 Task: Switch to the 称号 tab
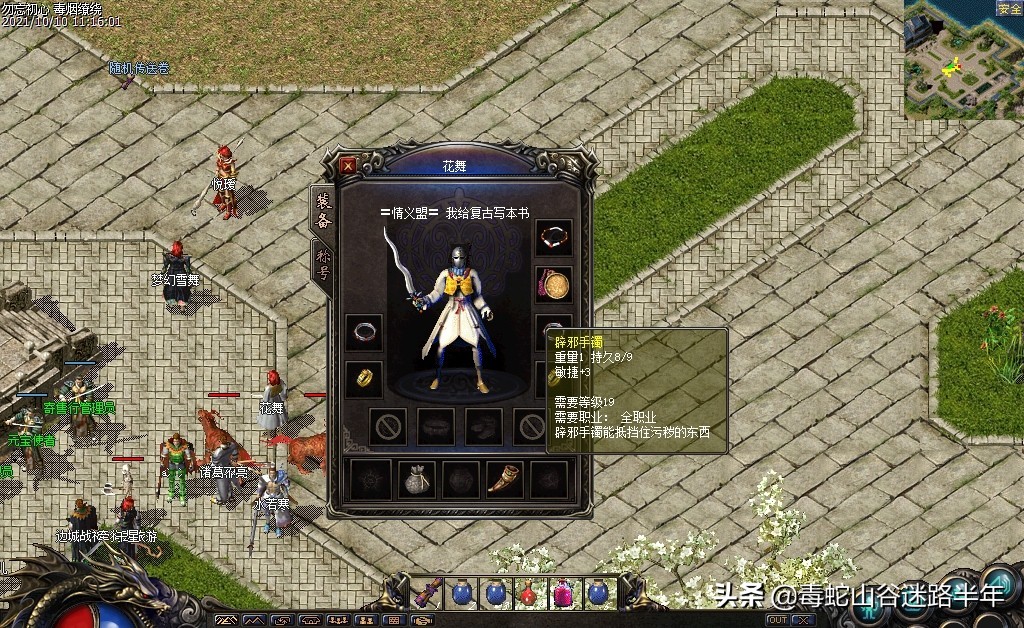click(x=322, y=266)
